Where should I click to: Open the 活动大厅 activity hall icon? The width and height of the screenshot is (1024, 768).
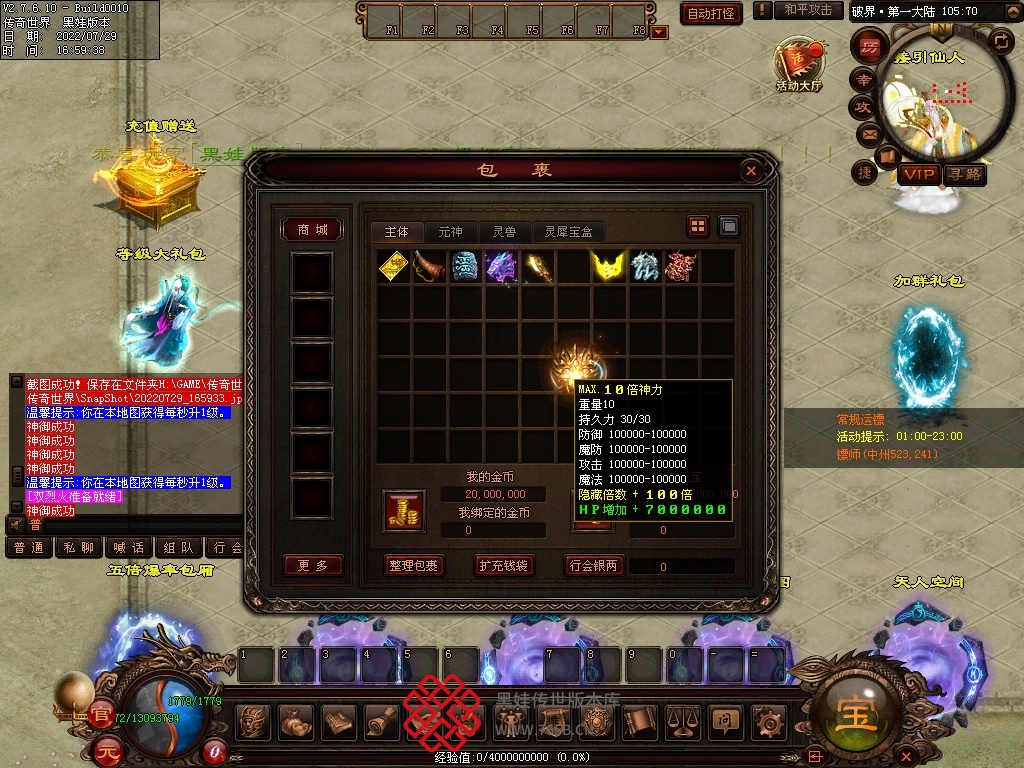click(x=799, y=66)
